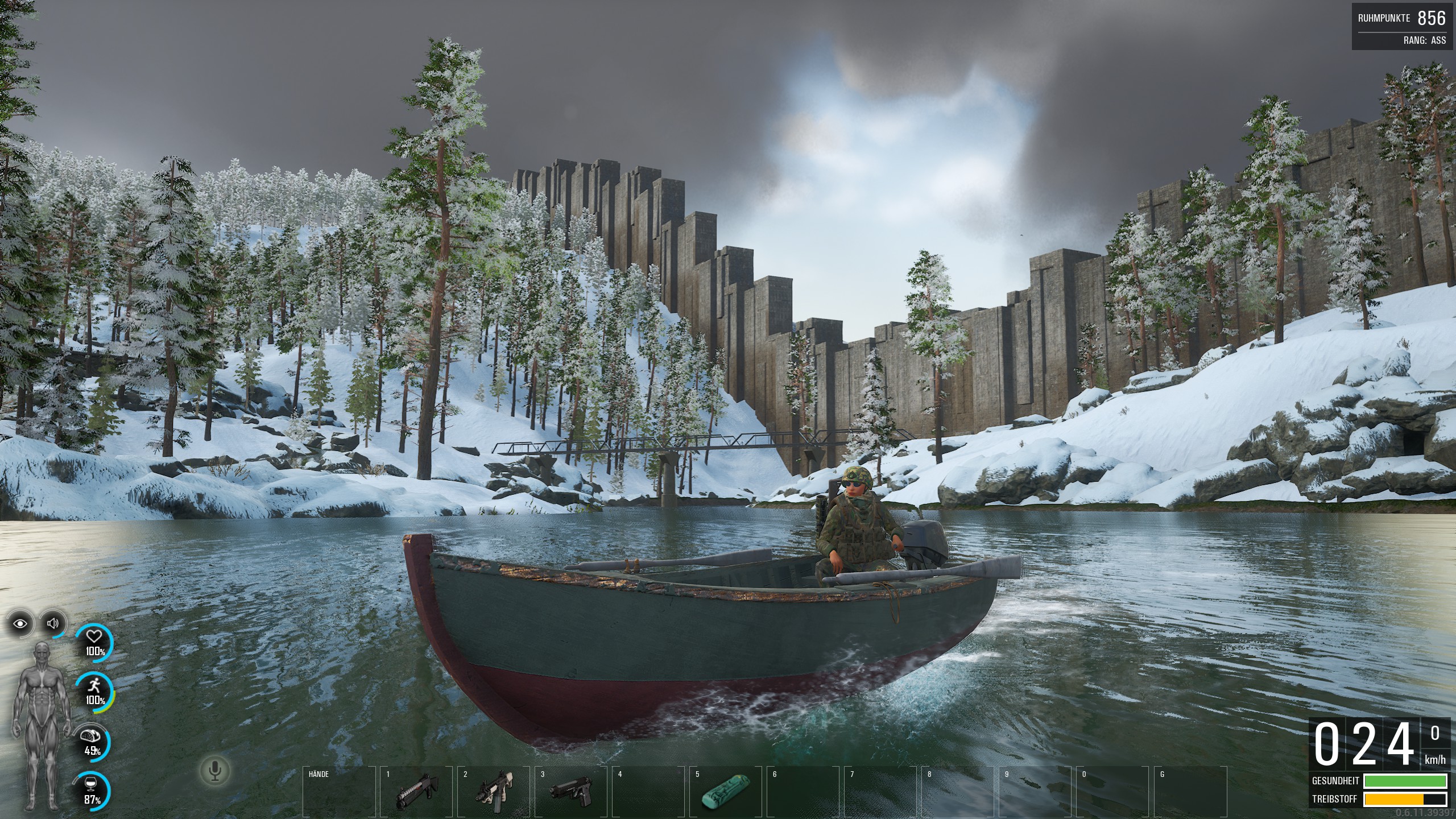Select the quick slot labeled G
Image resolution: width=1456 pixels, height=819 pixels.
pyautogui.click(x=1190, y=792)
